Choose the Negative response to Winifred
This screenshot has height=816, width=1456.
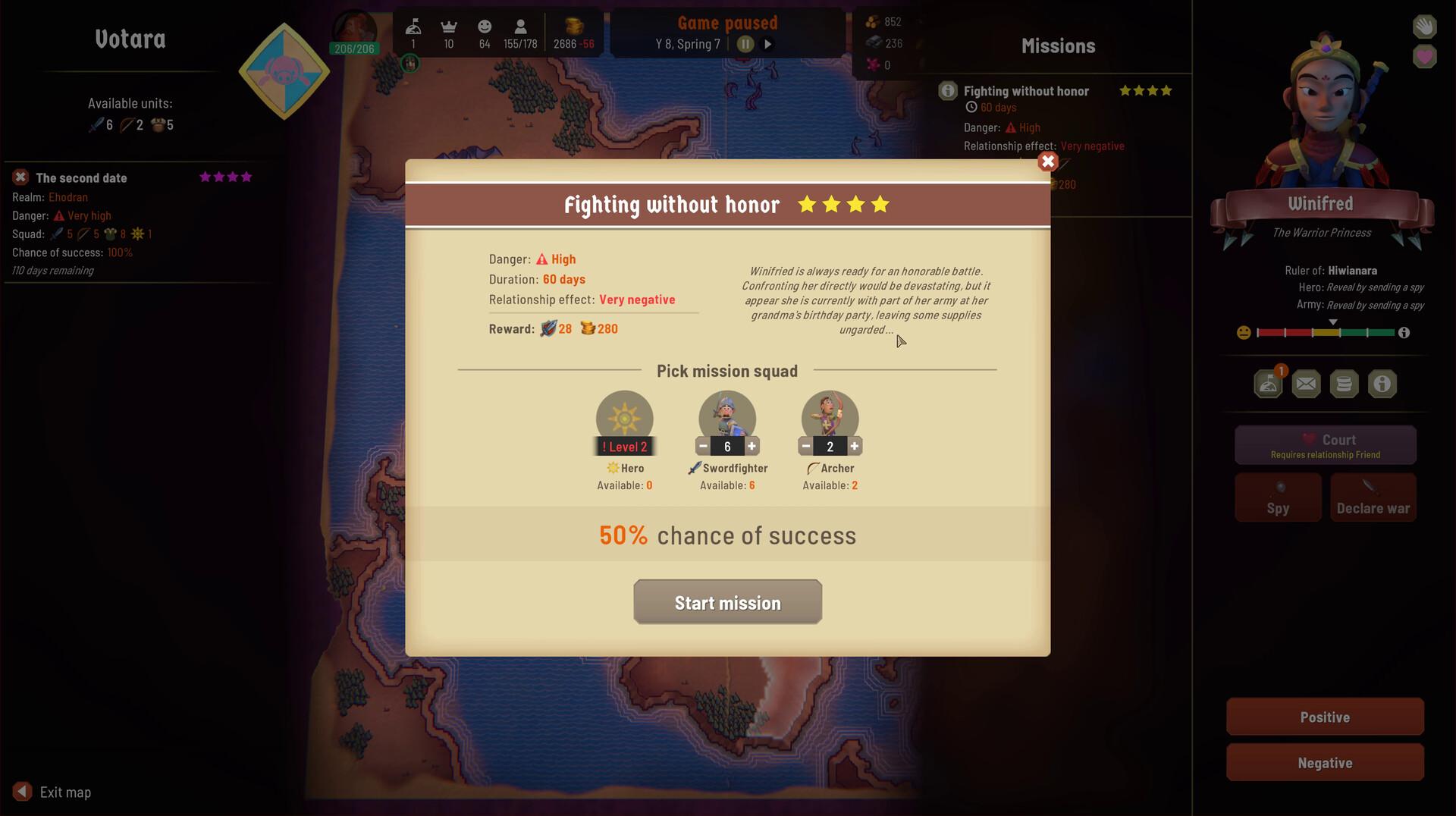pos(1325,762)
